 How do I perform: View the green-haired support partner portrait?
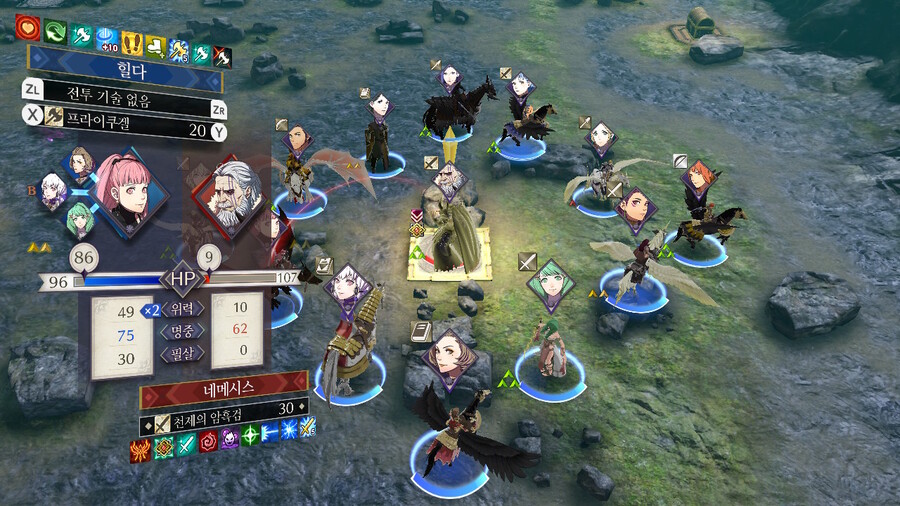coord(79,219)
